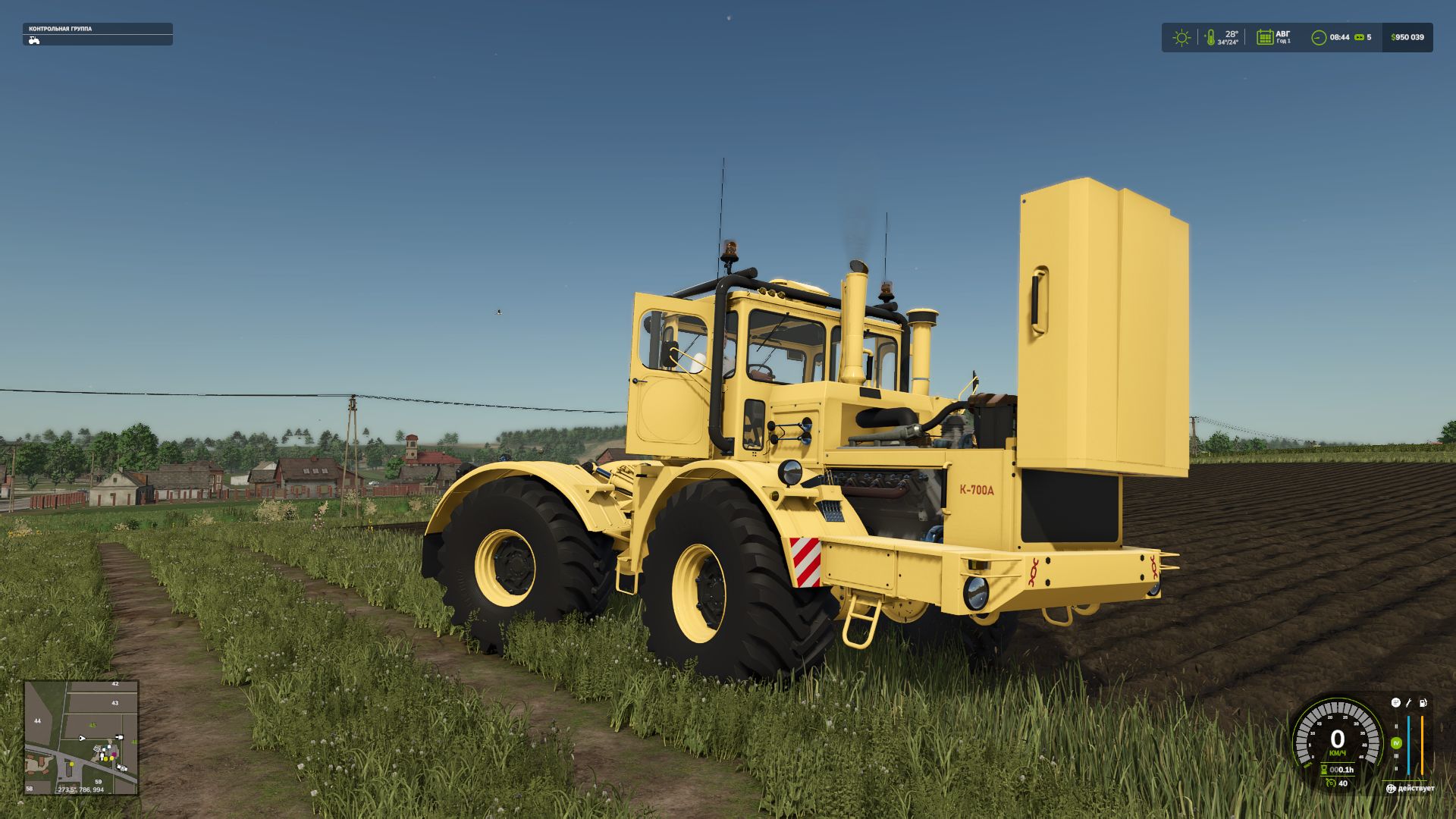Click the fast-forward time scale icon

[1360, 37]
